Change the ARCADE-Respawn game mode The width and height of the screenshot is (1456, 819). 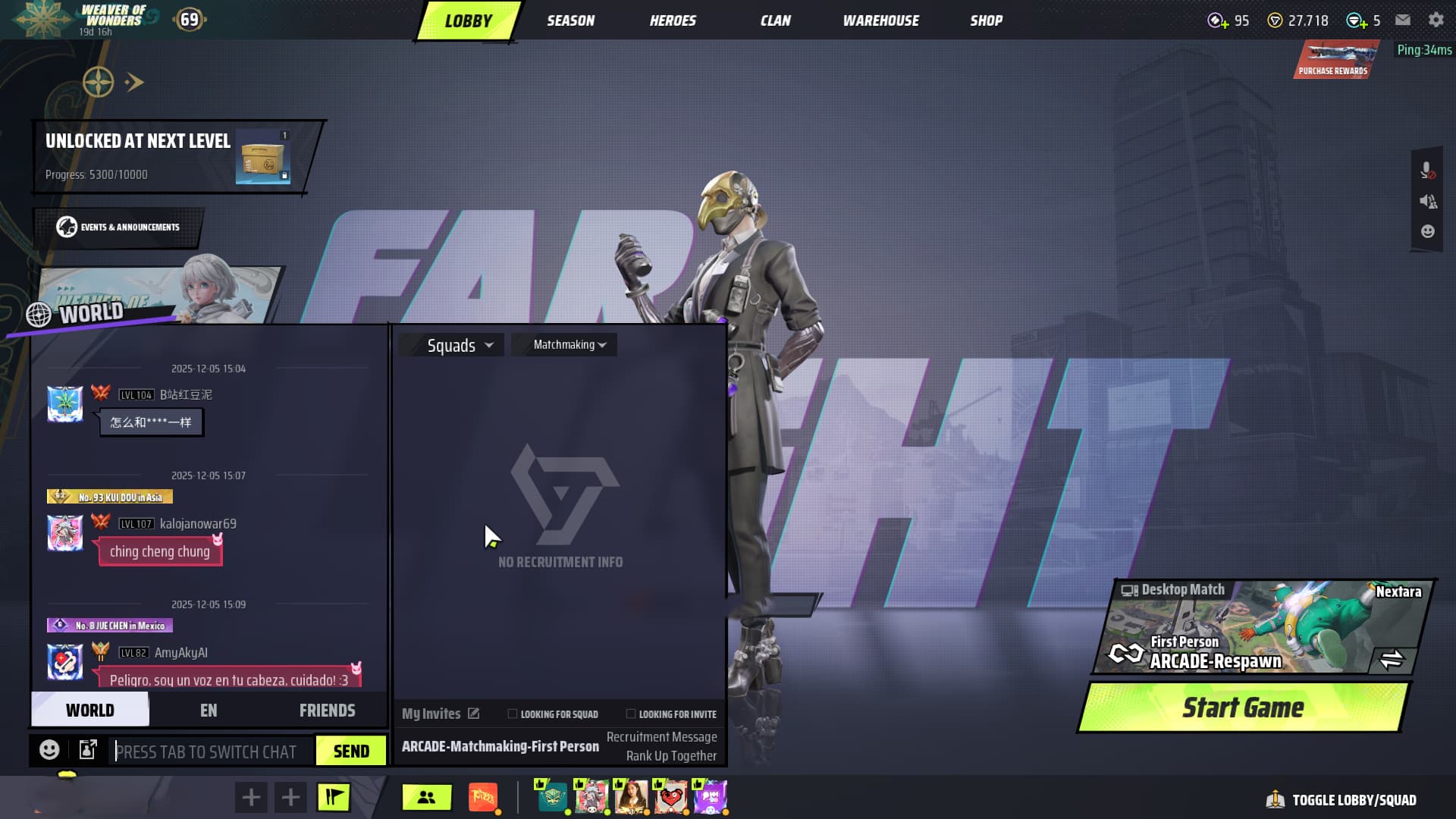pyautogui.click(x=1391, y=659)
